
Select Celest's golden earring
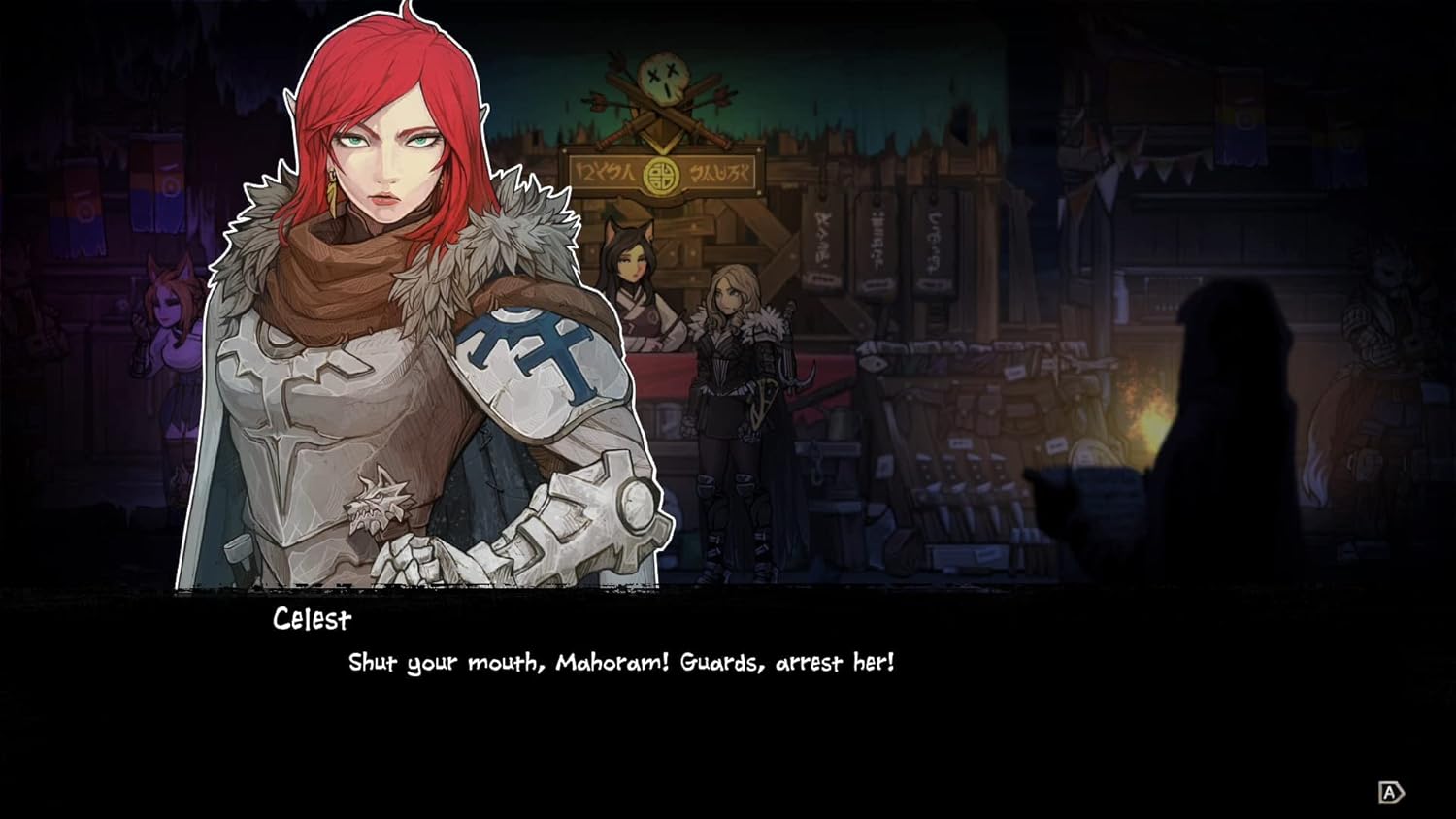(334, 192)
